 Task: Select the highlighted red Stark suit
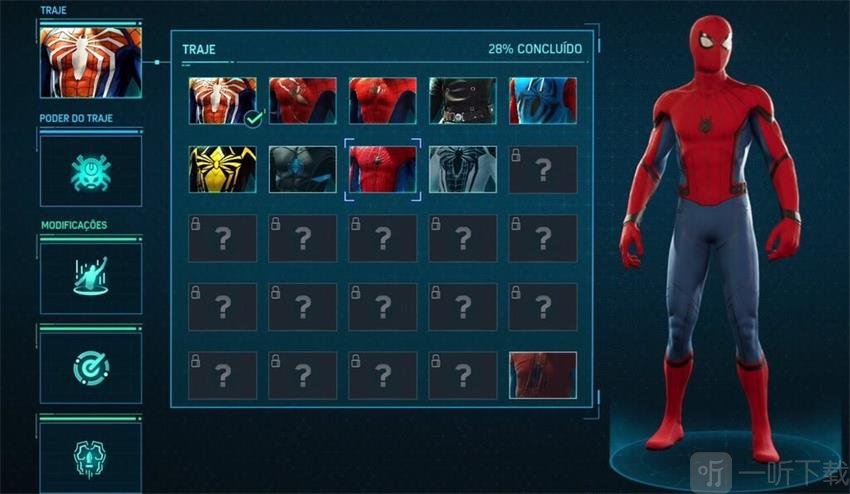click(383, 169)
